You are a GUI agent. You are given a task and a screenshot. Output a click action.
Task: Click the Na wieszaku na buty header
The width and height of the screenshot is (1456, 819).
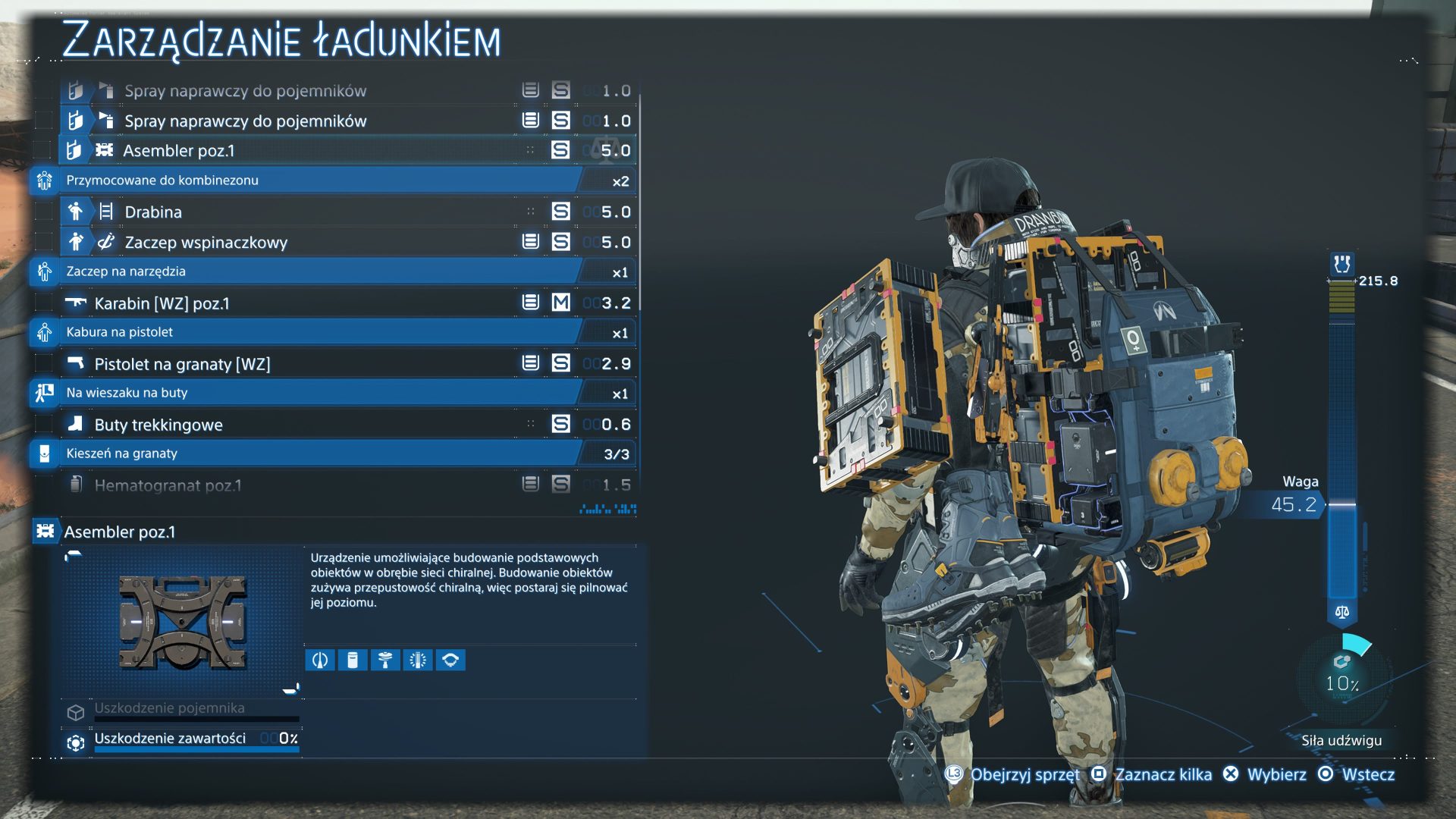tap(318, 393)
